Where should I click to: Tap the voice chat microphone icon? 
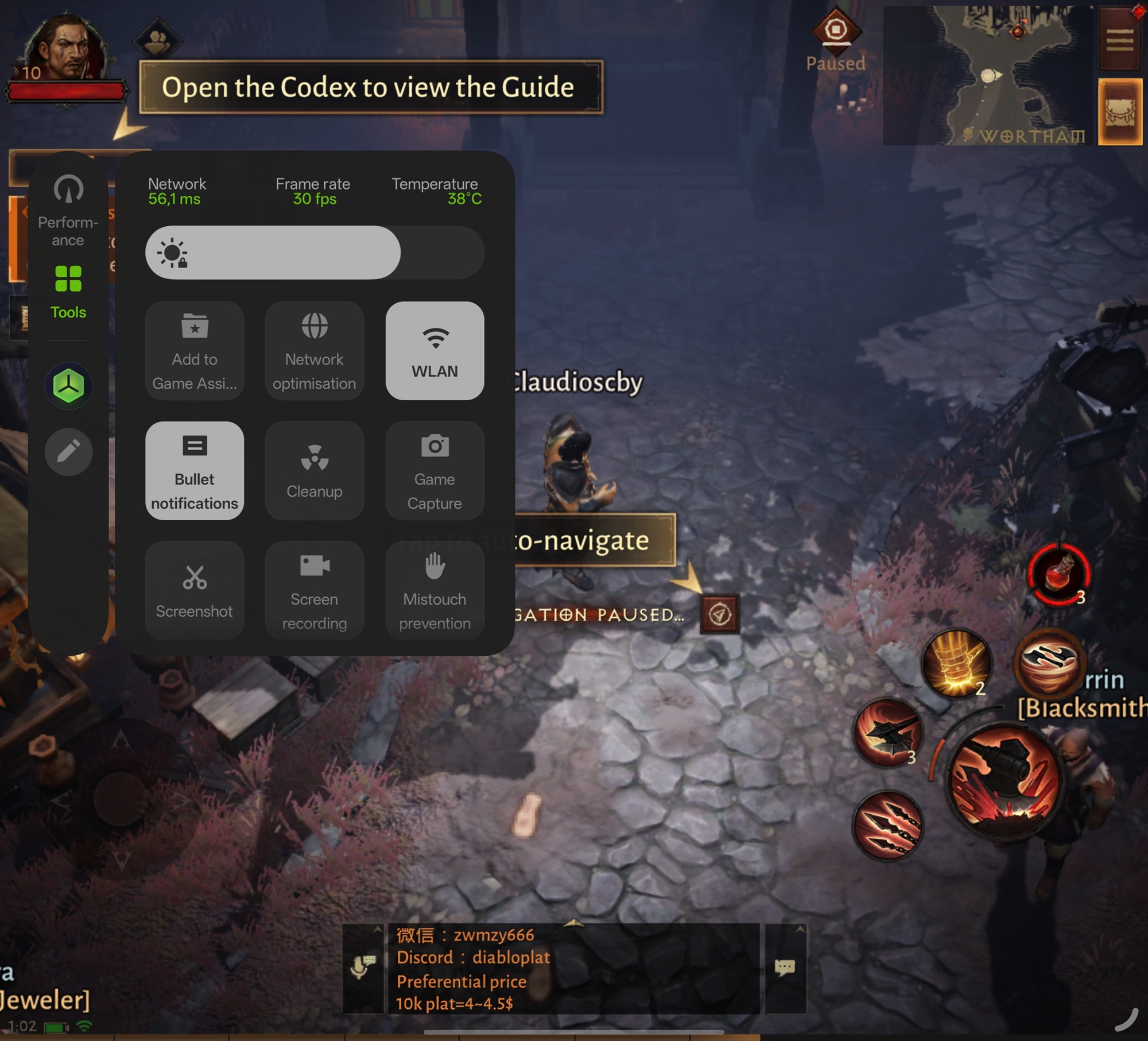click(x=363, y=968)
